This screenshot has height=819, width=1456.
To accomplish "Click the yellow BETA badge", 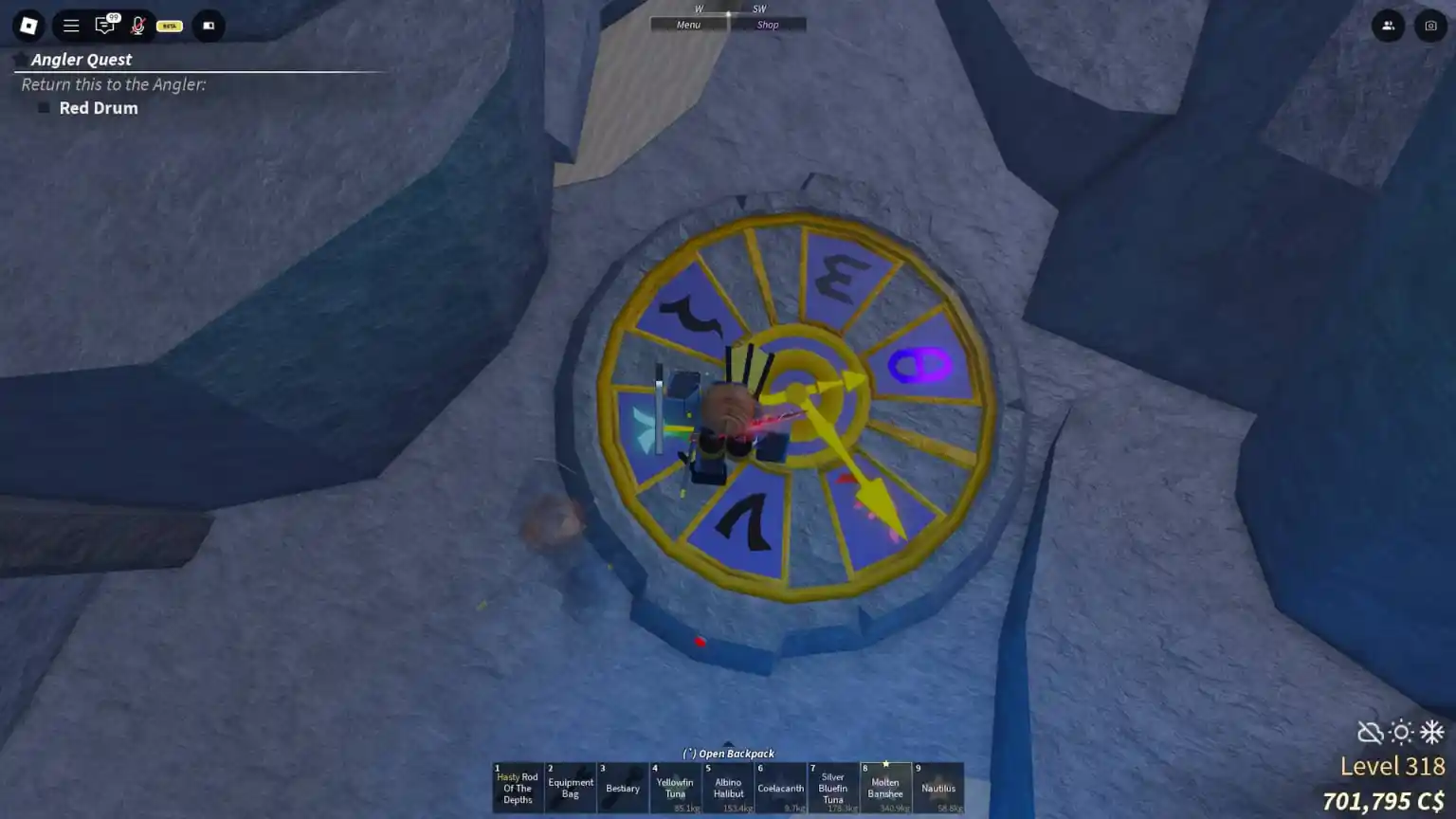I will pyautogui.click(x=168, y=26).
